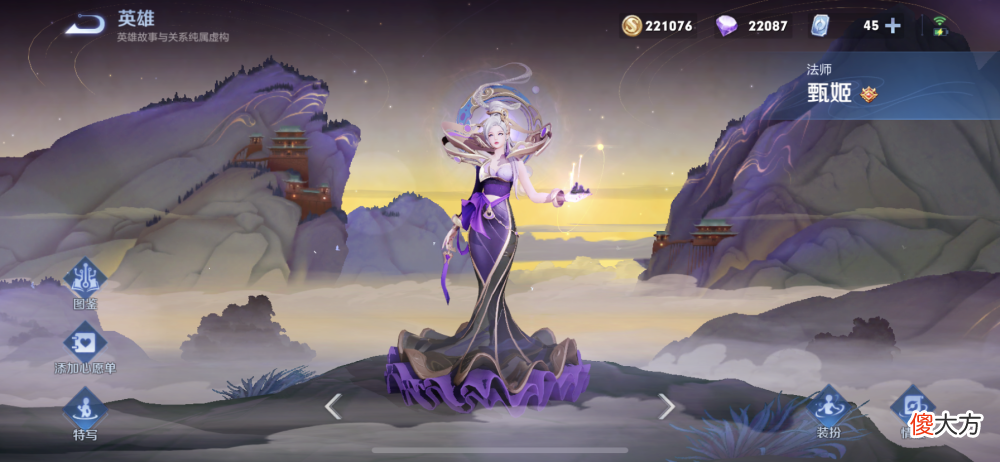Tap the gold coin currency icon
The height and width of the screenshot is (462, 1000).
pos(632,26)
